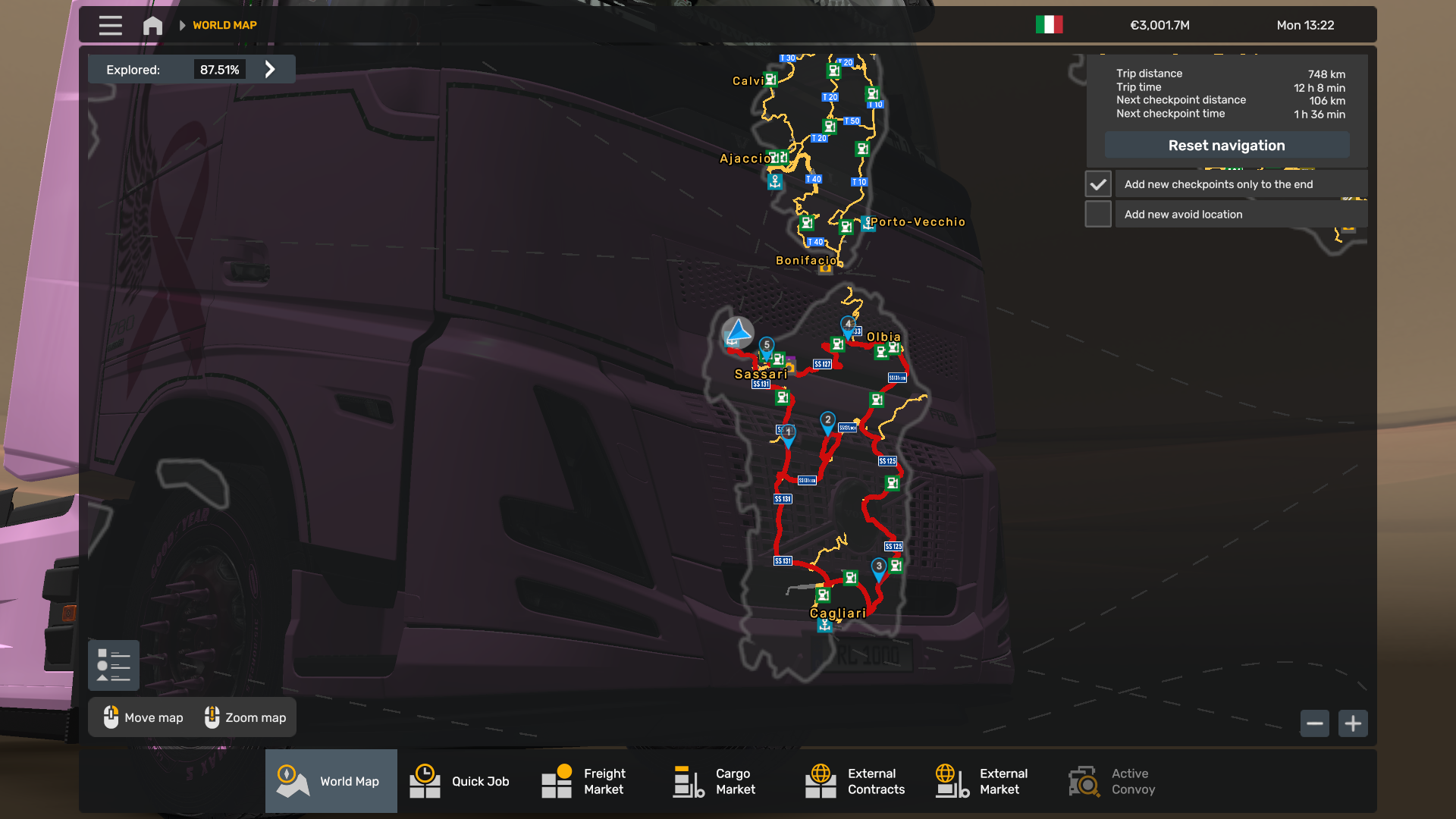Click the truck position arrow marker
The image size is (1456, 819).
(737, 331)
